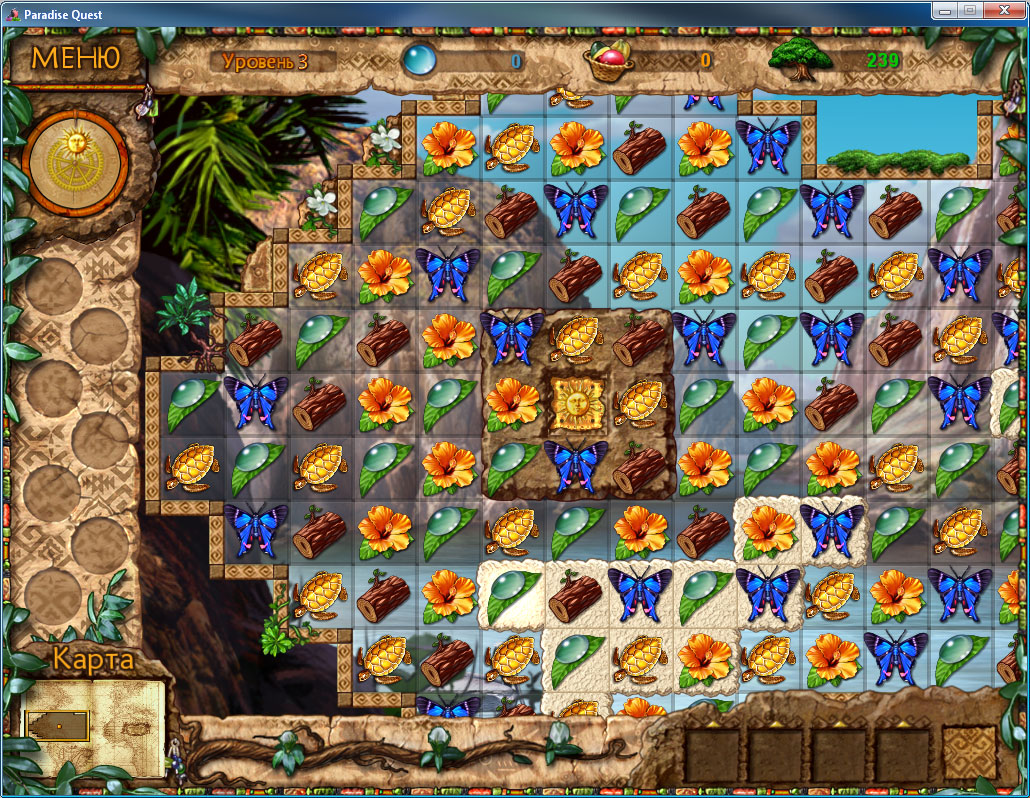The image size is (1030, 798).
Task: Click the patterned stone slot in the bottom bar
Action: (x=968, y=753)
